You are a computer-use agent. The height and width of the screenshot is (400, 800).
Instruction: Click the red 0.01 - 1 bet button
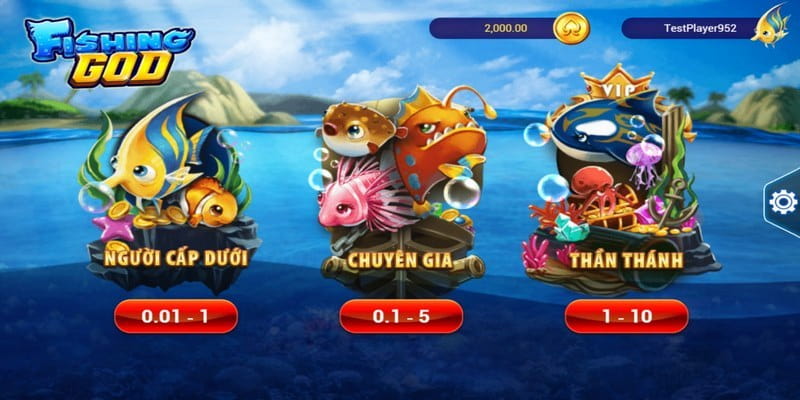click(x=176, y=316)
